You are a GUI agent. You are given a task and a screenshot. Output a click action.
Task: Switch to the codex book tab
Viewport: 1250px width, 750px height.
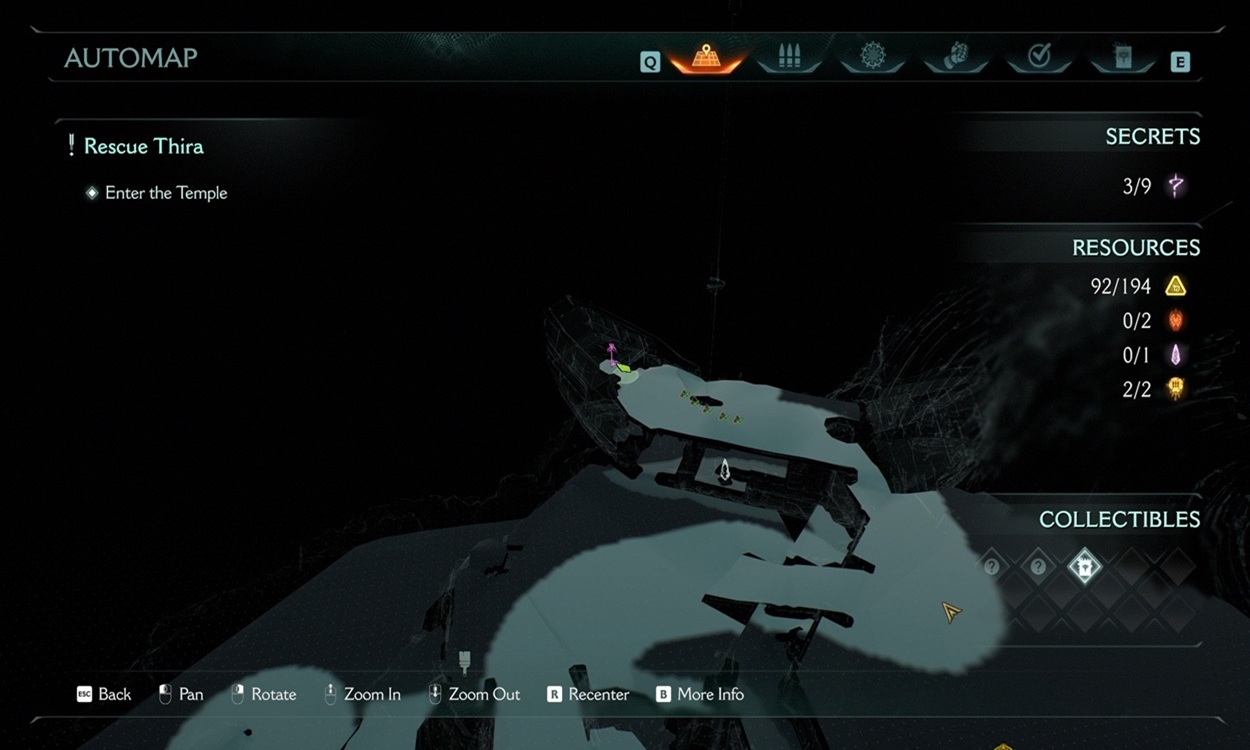pos(1122,58)
